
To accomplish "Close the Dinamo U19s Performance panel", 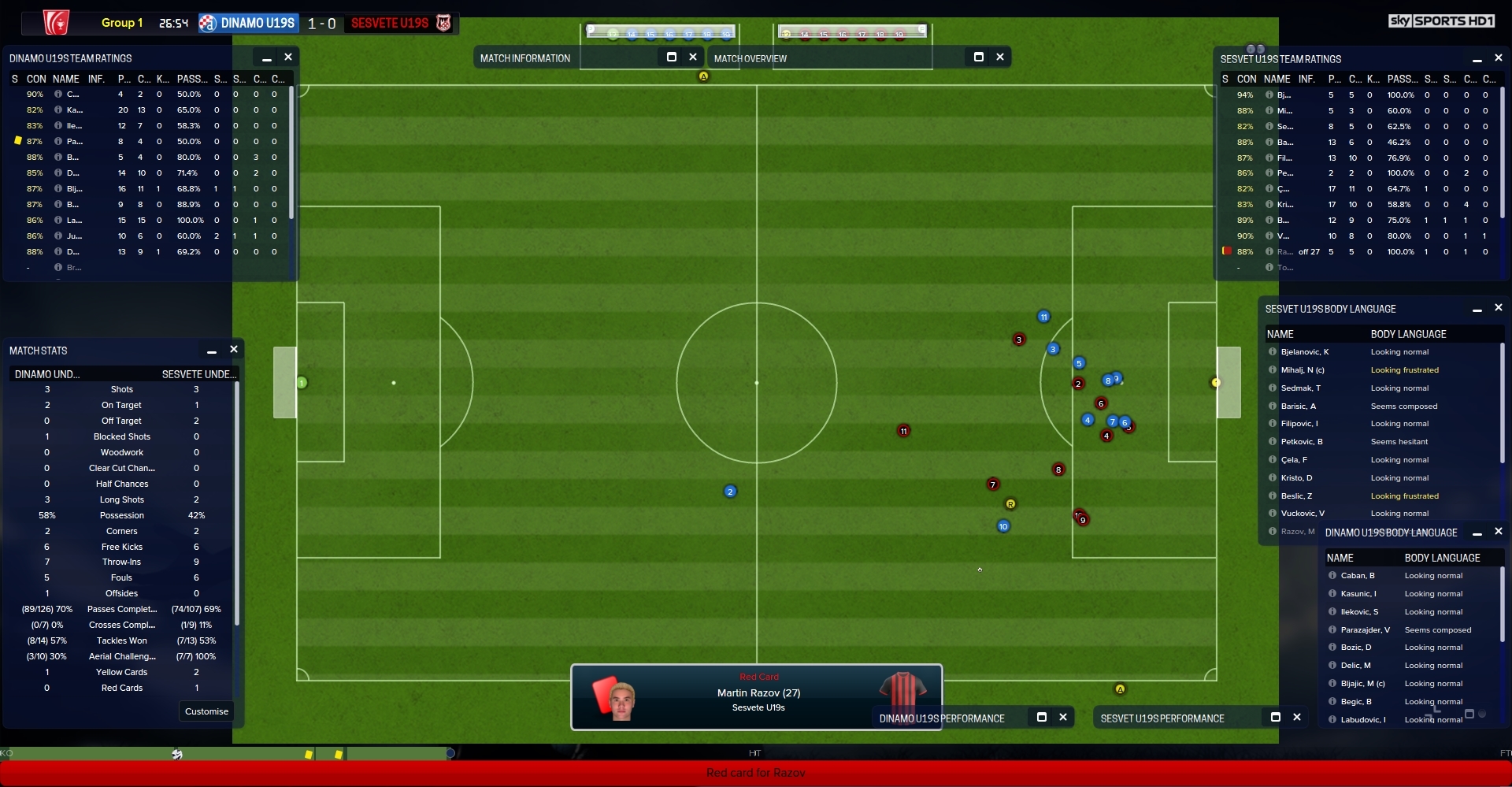I will 1063,717.
